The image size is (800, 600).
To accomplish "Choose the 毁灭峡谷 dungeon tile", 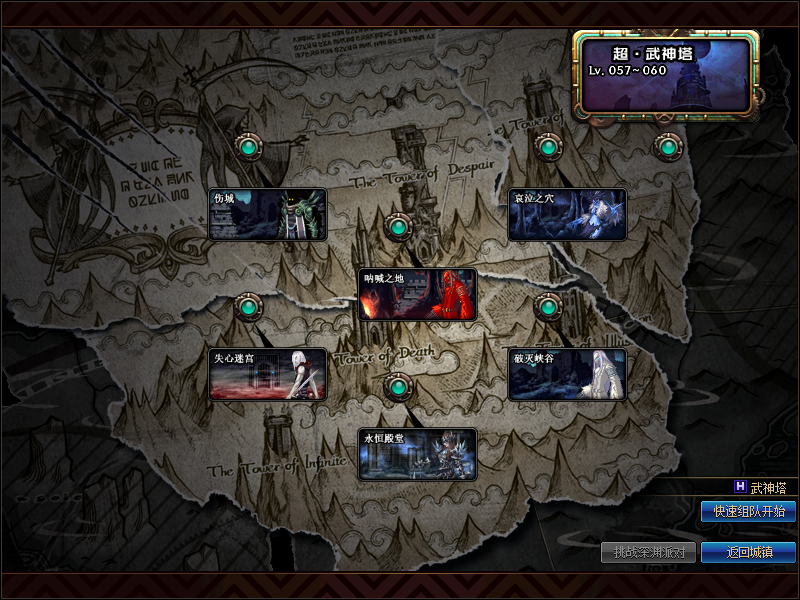I will 567,374.
